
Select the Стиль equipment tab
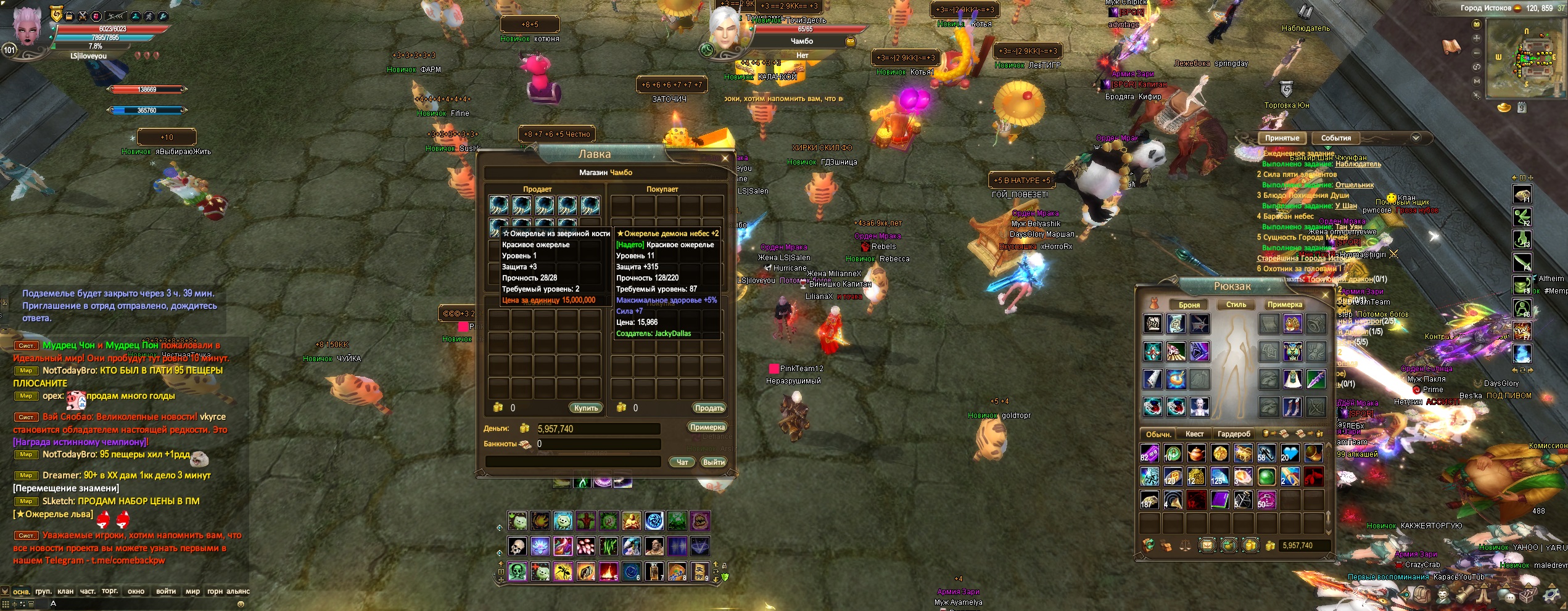[x=1236, y=305]
